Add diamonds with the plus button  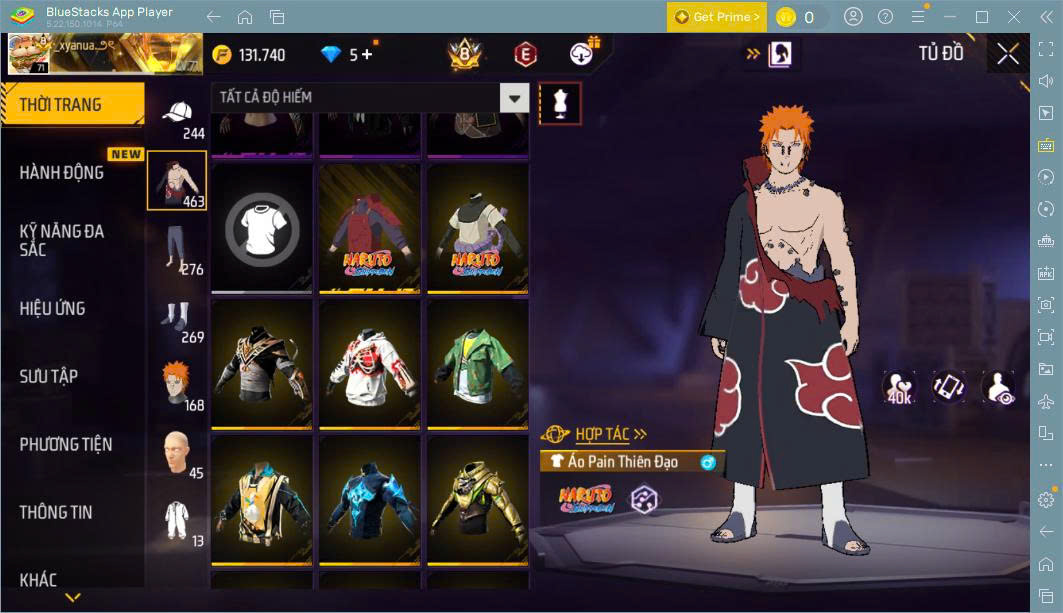[x=367, y=54]
